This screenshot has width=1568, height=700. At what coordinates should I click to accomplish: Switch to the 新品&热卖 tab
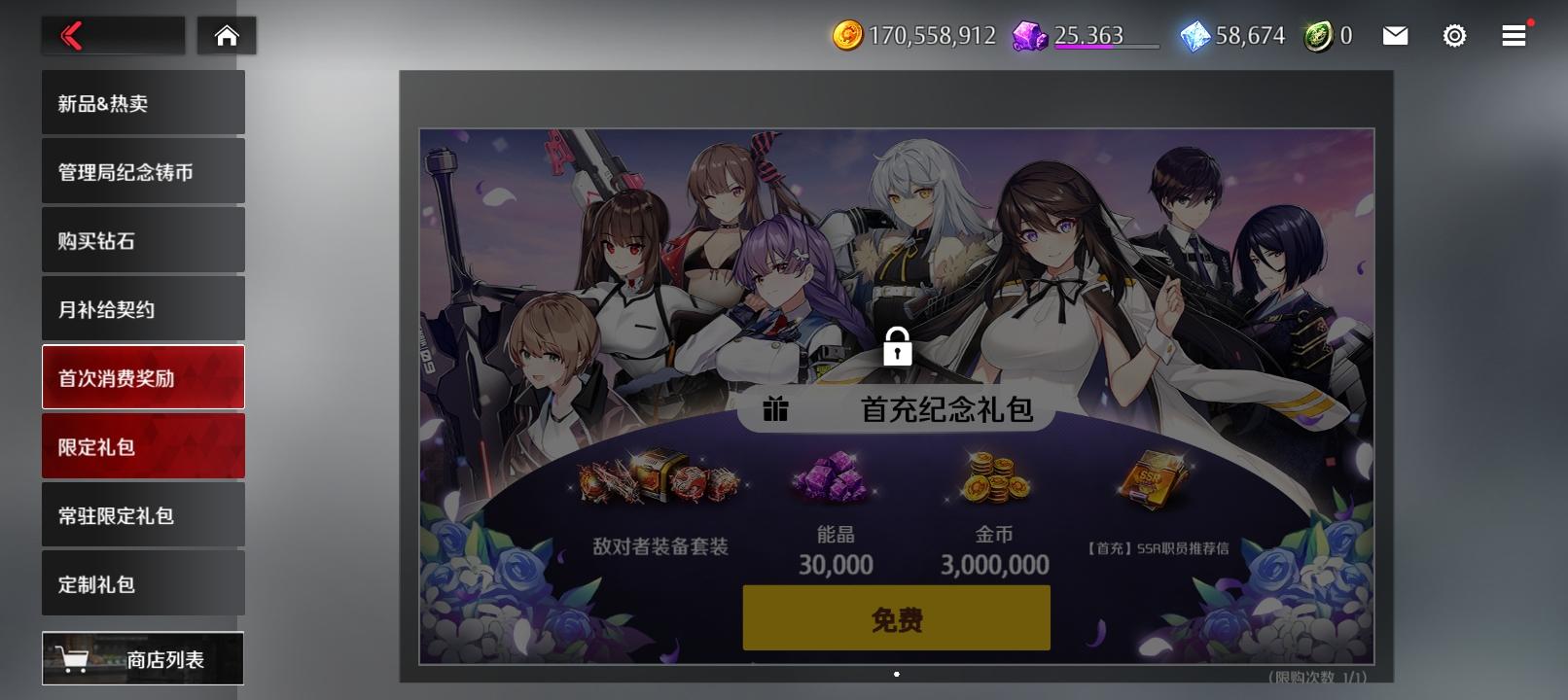coord(142,101)
